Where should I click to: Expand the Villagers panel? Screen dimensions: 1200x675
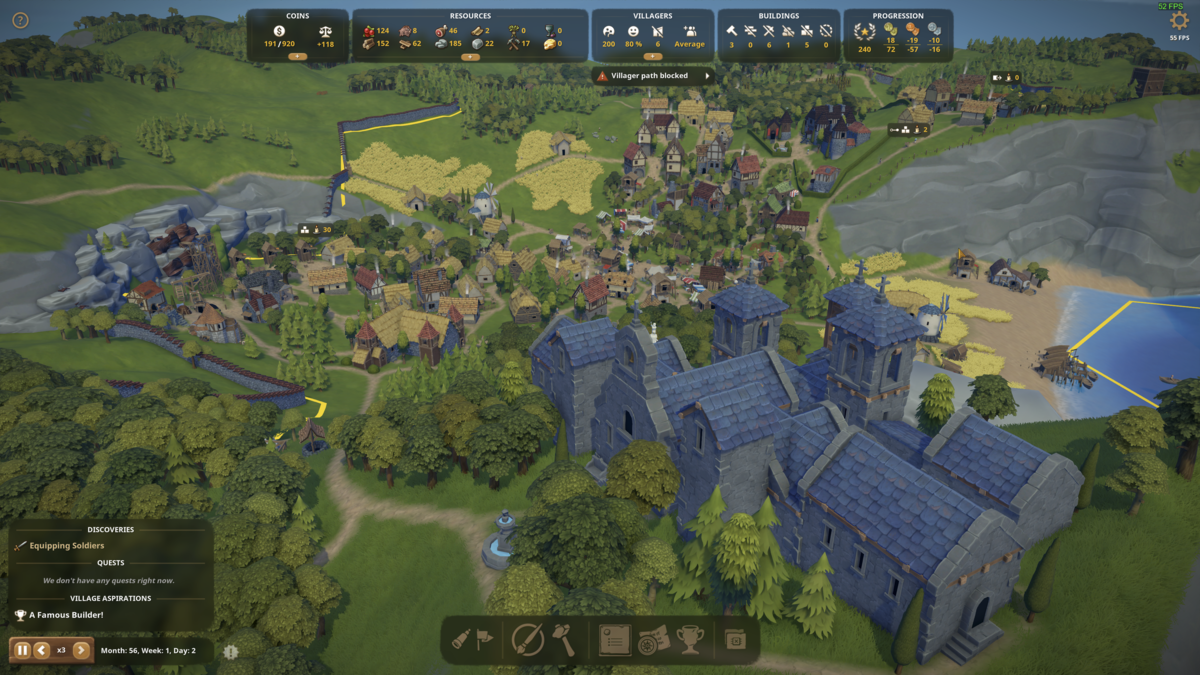[x=652, y=57]
